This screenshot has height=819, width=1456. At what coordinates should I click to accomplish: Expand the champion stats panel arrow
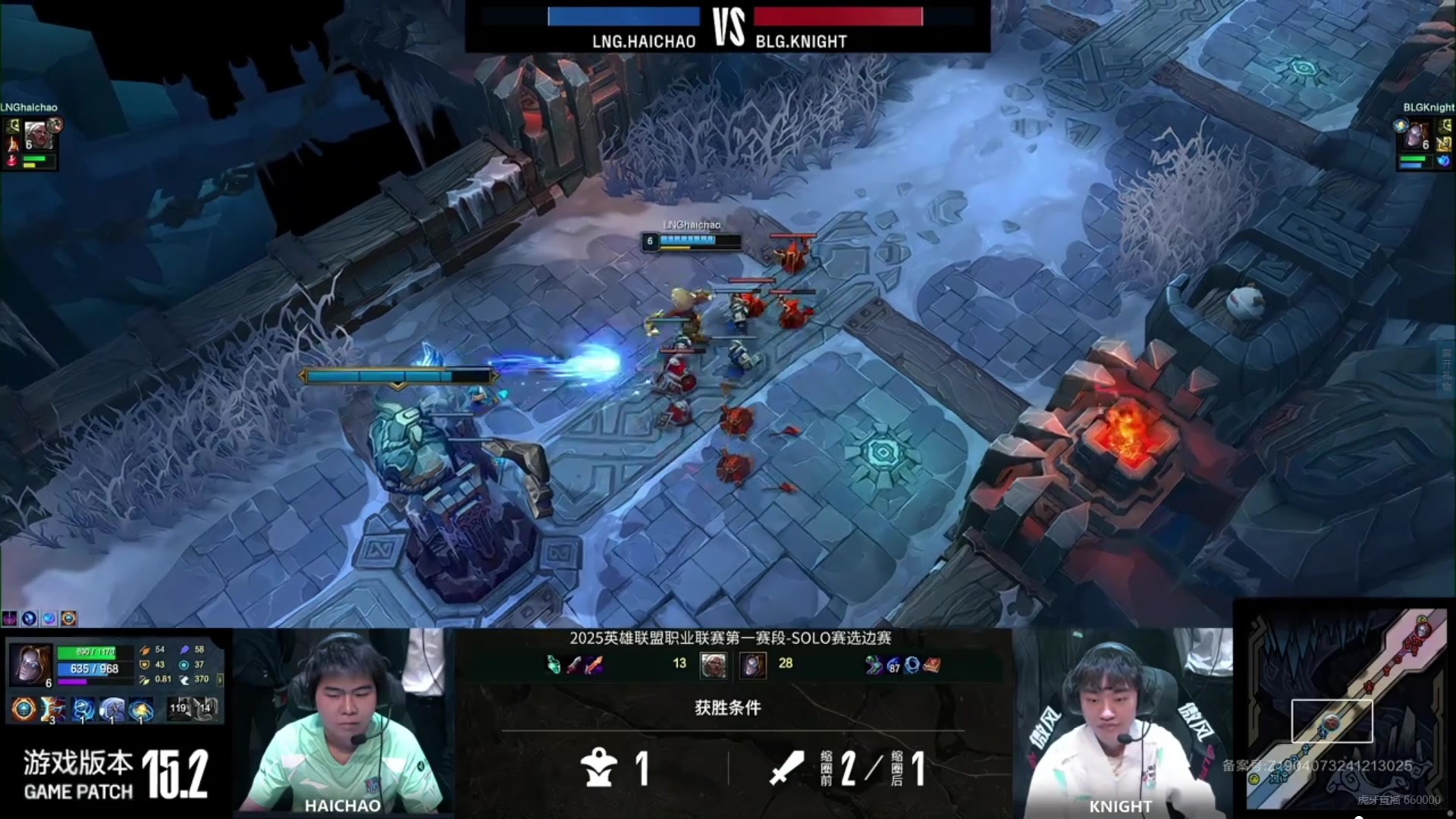pos(220,679)
